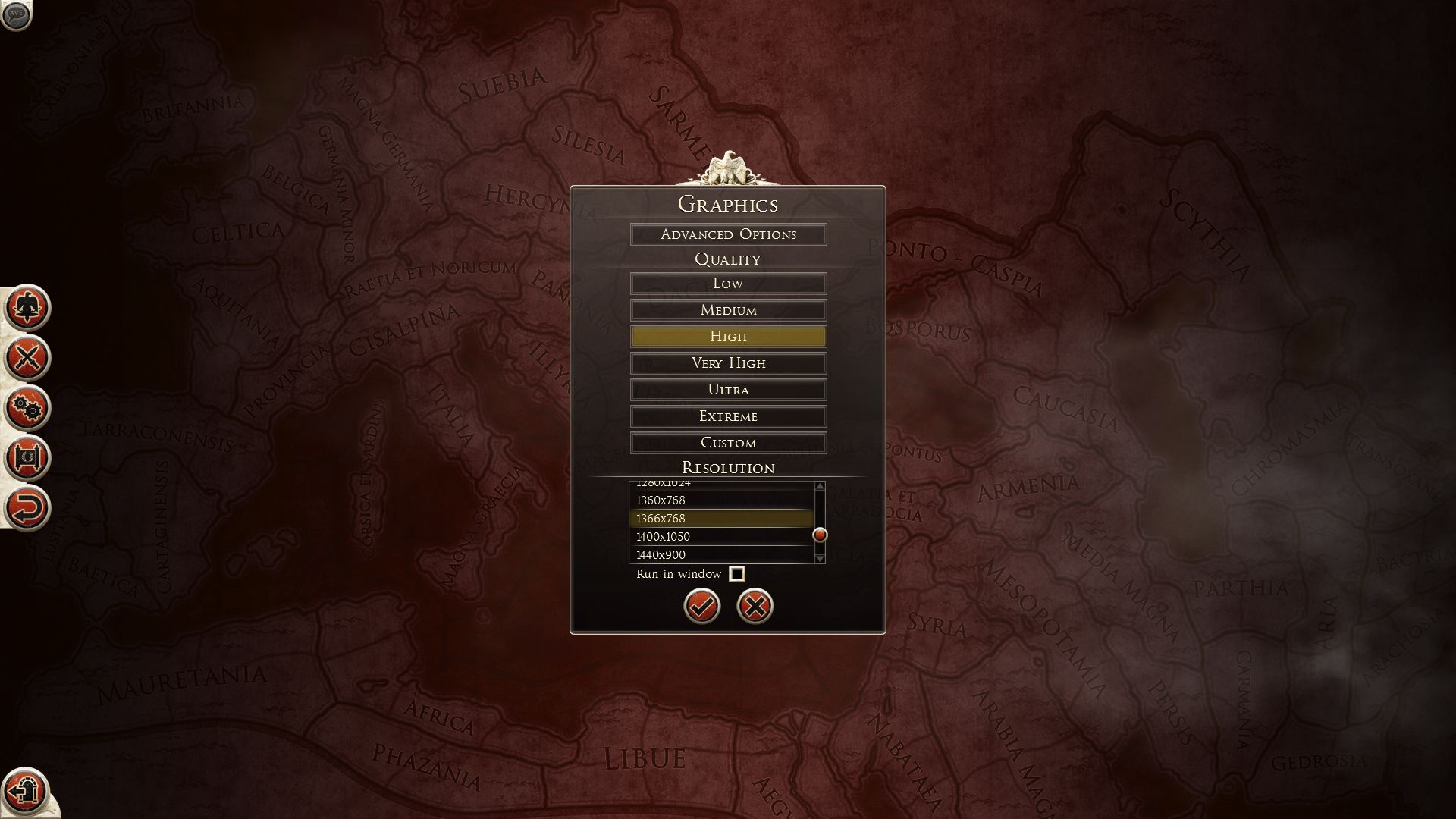Select 1360x768 resolution
Viewport: 1456px width, 819px height.
point(720,500)
